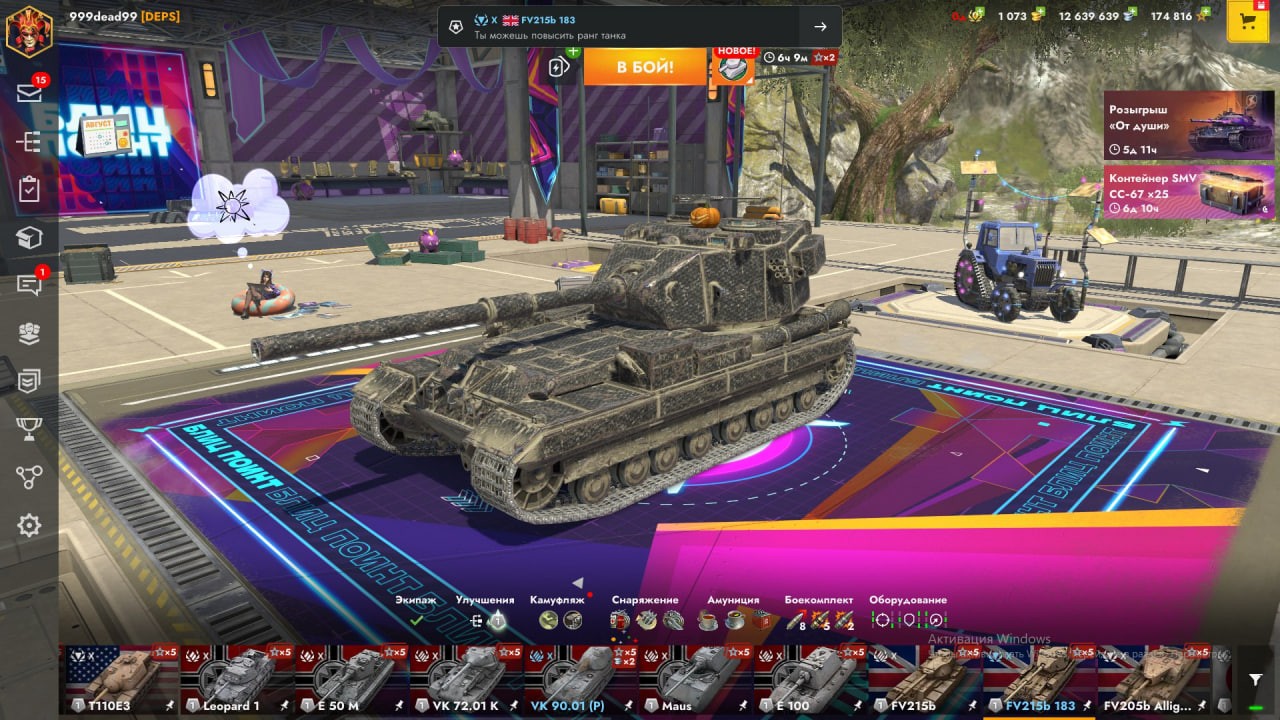Open the FV215b 183 rank notification
The image size is (1280, 720).
[640, 27]
